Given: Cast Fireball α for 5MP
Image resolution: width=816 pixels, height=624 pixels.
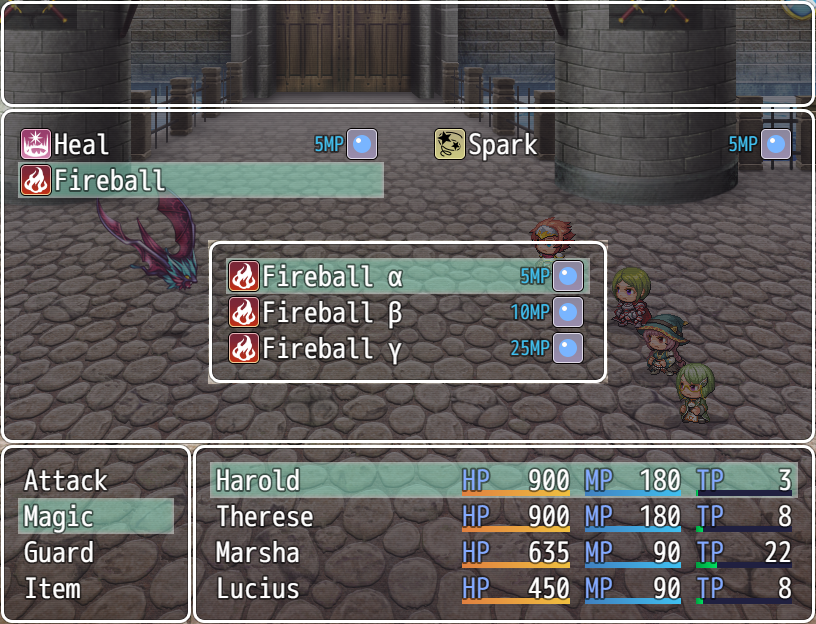Looking at the screenshot, I should (406, 276).
